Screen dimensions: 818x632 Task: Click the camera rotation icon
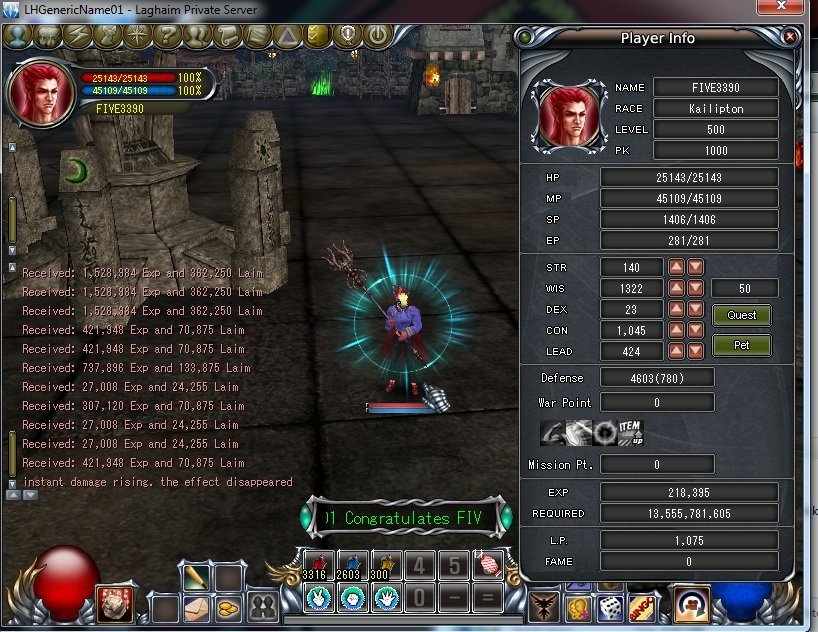(692, 605)
